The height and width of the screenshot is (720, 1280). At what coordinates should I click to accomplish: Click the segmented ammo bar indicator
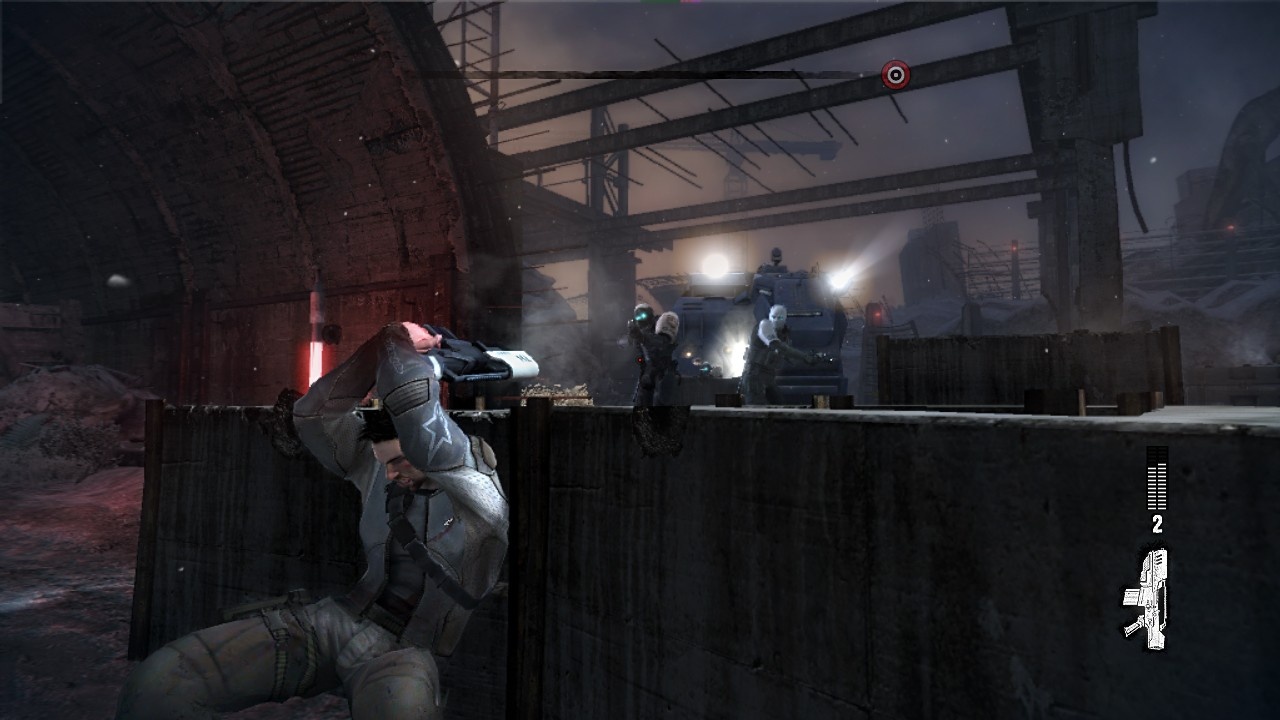(1157, 477)
